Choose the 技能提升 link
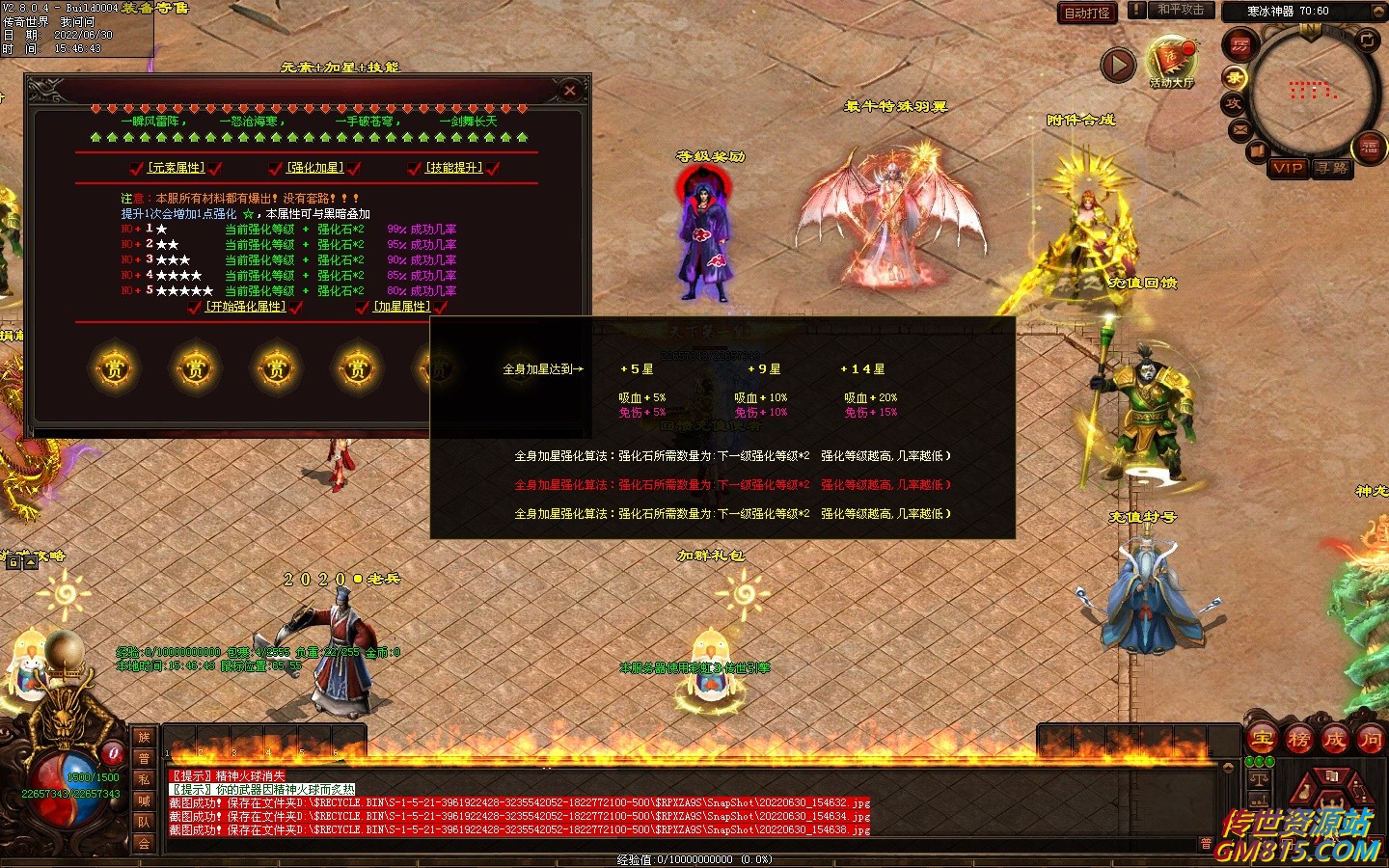Viewport: 1389px width, 868px height. pos(453,168)
